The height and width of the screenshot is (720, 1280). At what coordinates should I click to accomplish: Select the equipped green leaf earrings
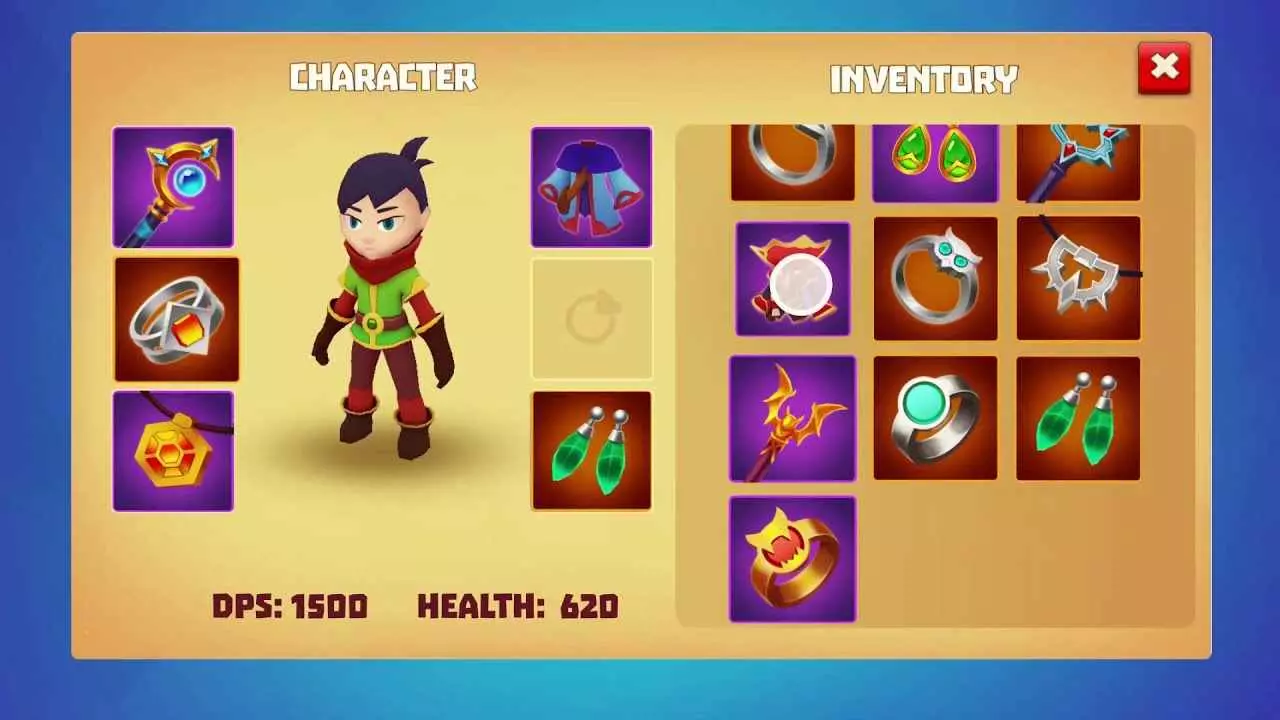[591, 450]
